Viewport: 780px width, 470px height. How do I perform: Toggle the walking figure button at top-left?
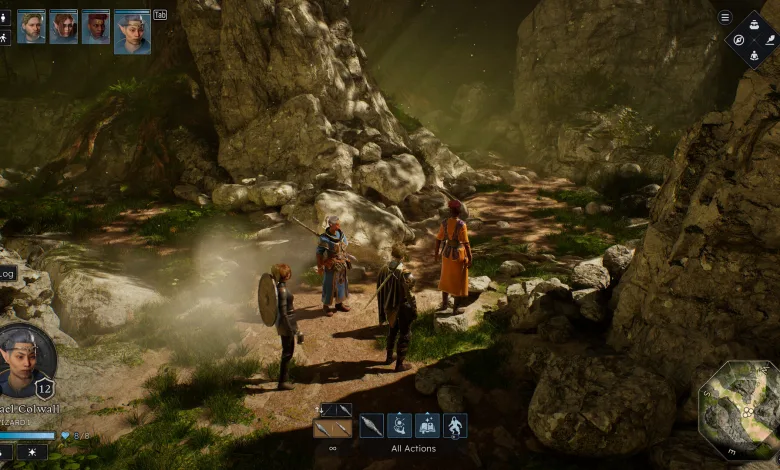pos(5,37)
